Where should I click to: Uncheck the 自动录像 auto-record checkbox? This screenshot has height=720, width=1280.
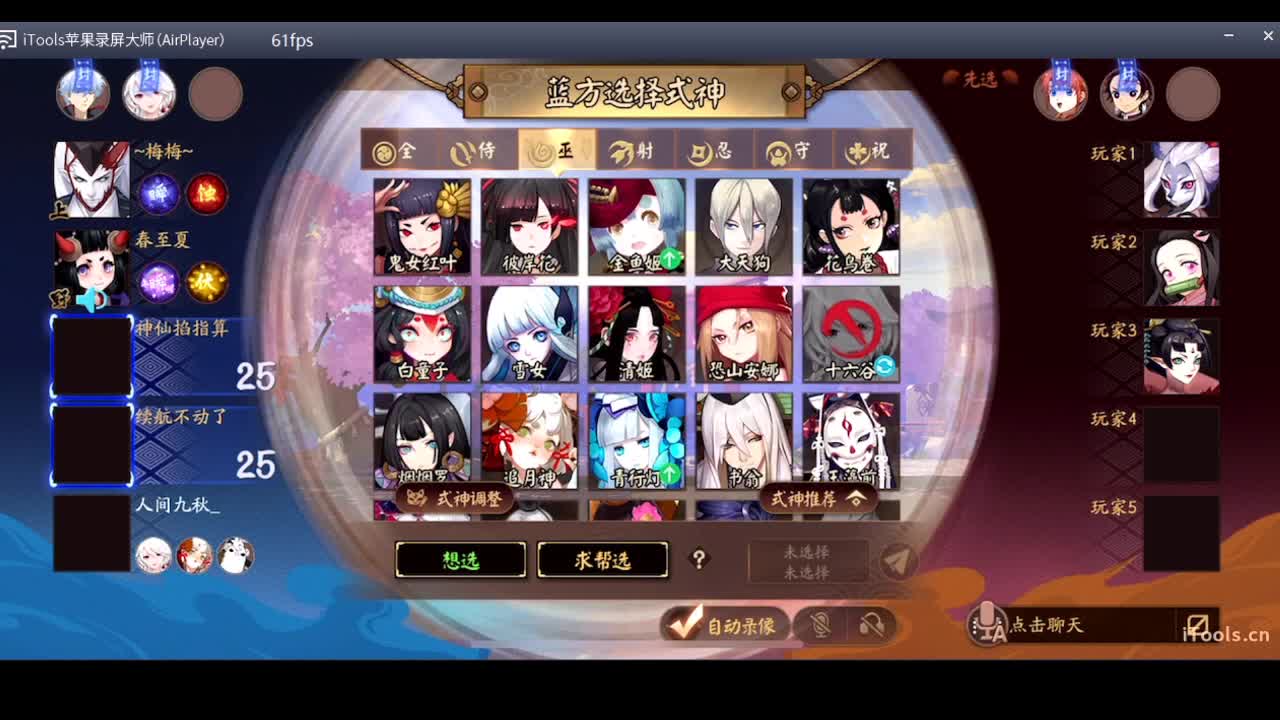[683, 623]
